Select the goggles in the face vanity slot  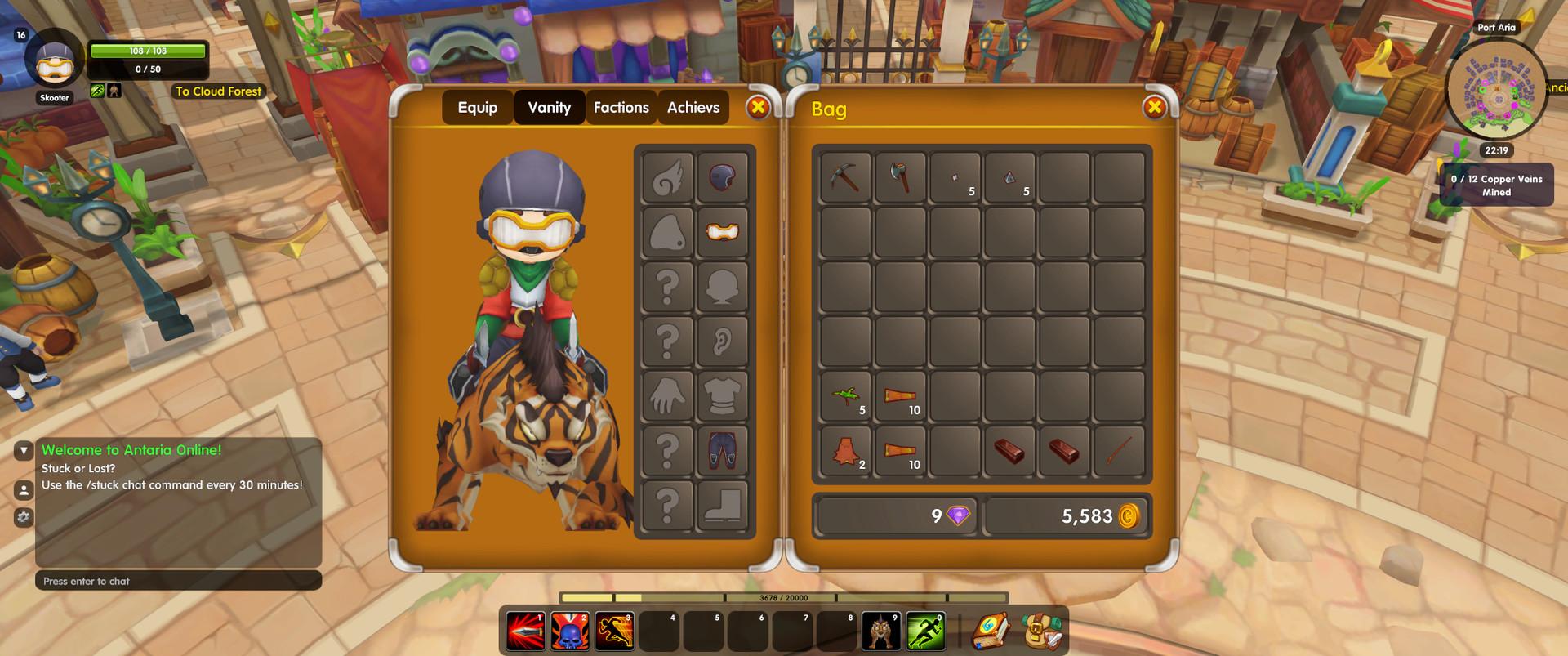tap(722, 230)
